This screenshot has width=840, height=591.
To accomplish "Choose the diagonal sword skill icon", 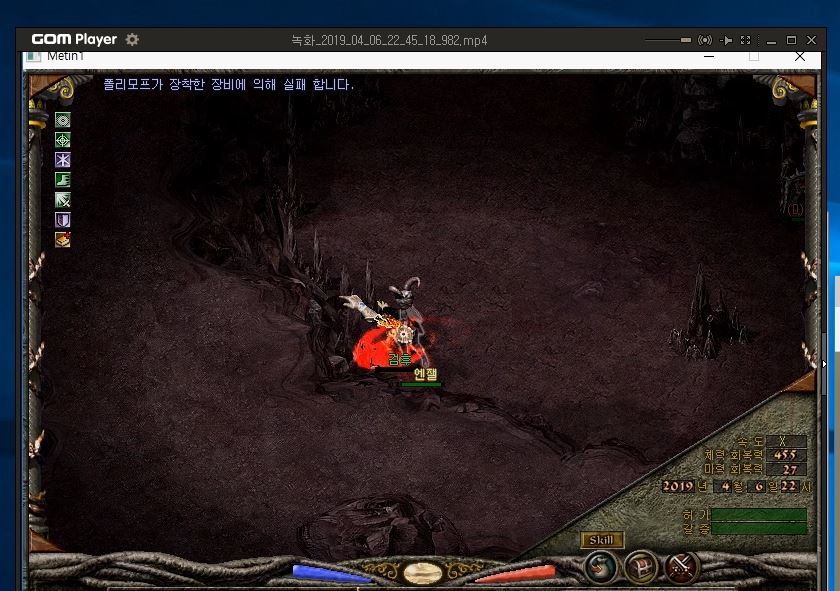I will coord(63,200).
